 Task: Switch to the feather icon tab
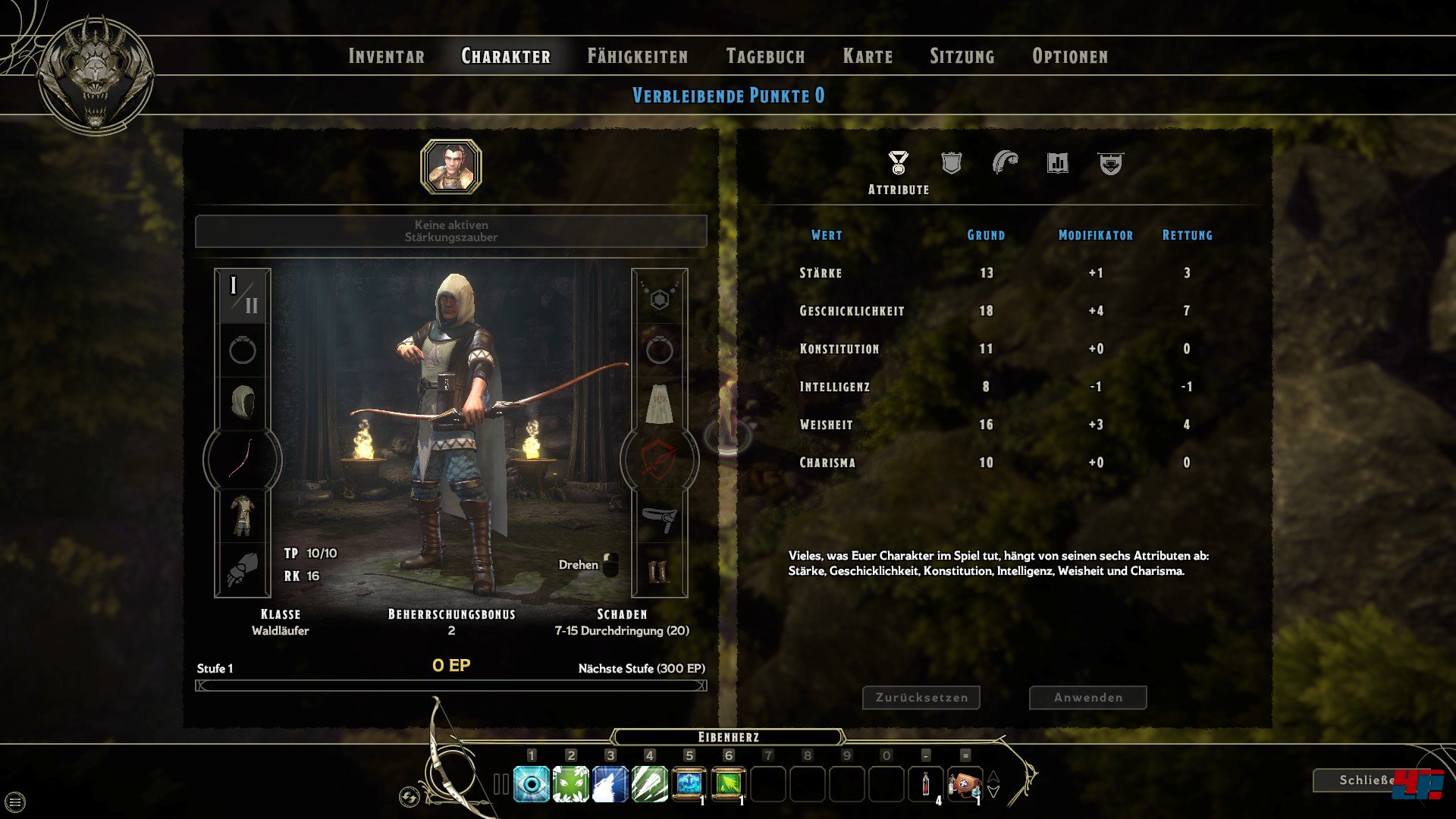pos(1005,162)
